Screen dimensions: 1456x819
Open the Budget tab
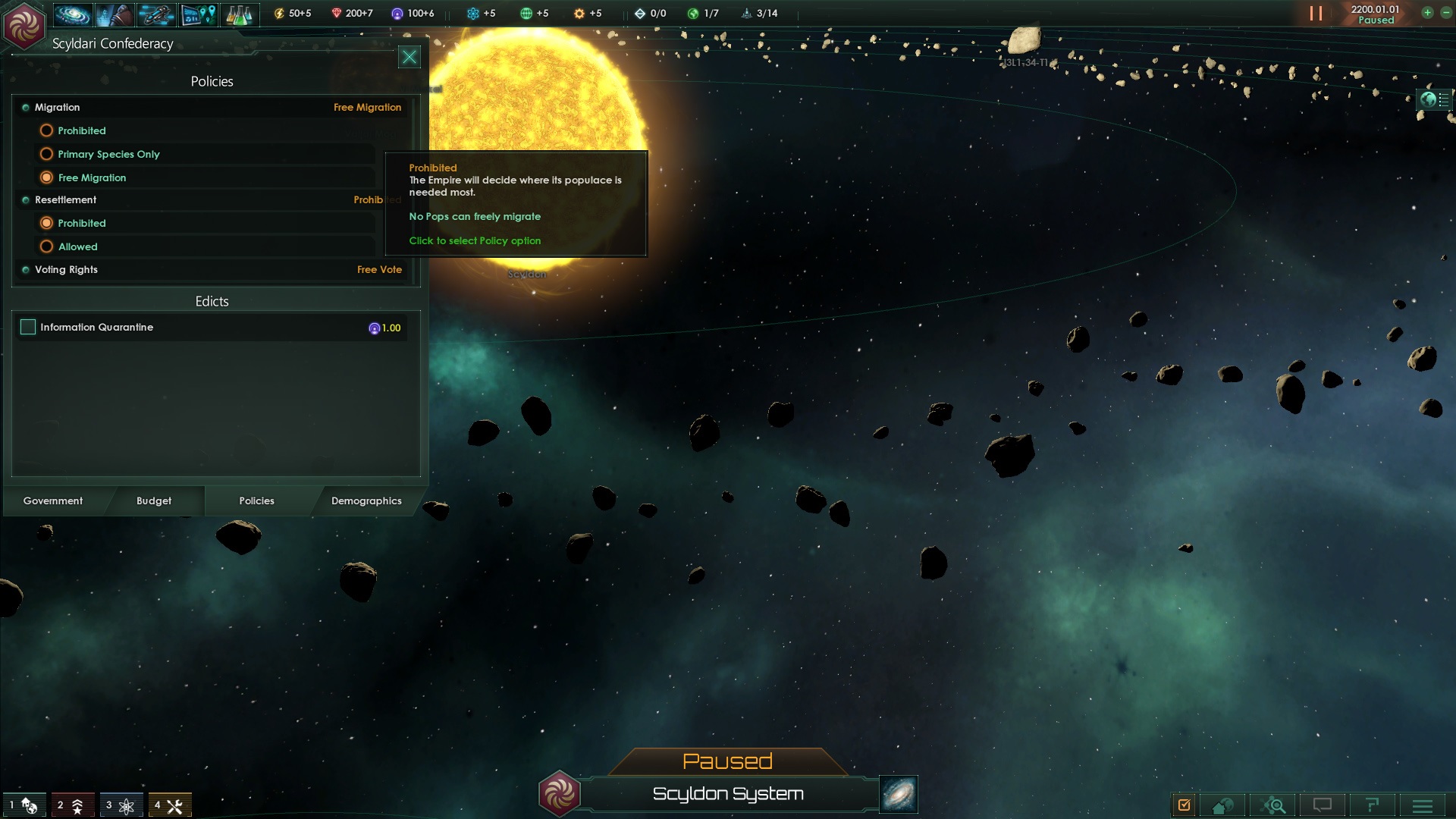(154, 501)
